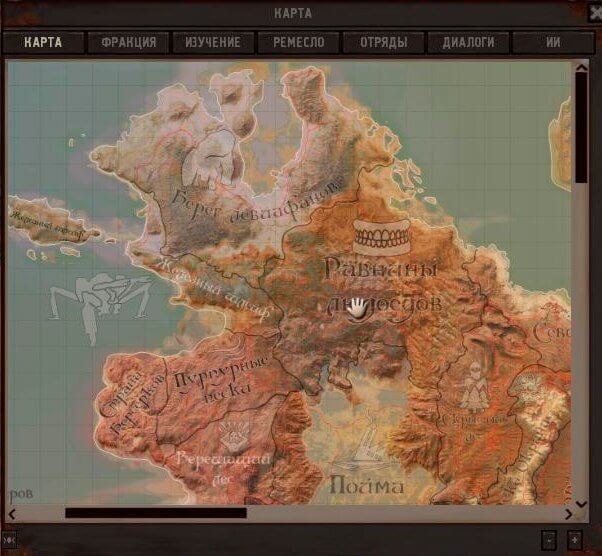
Task: Click the small bottom-left corner icon
Action: [9, 540]
